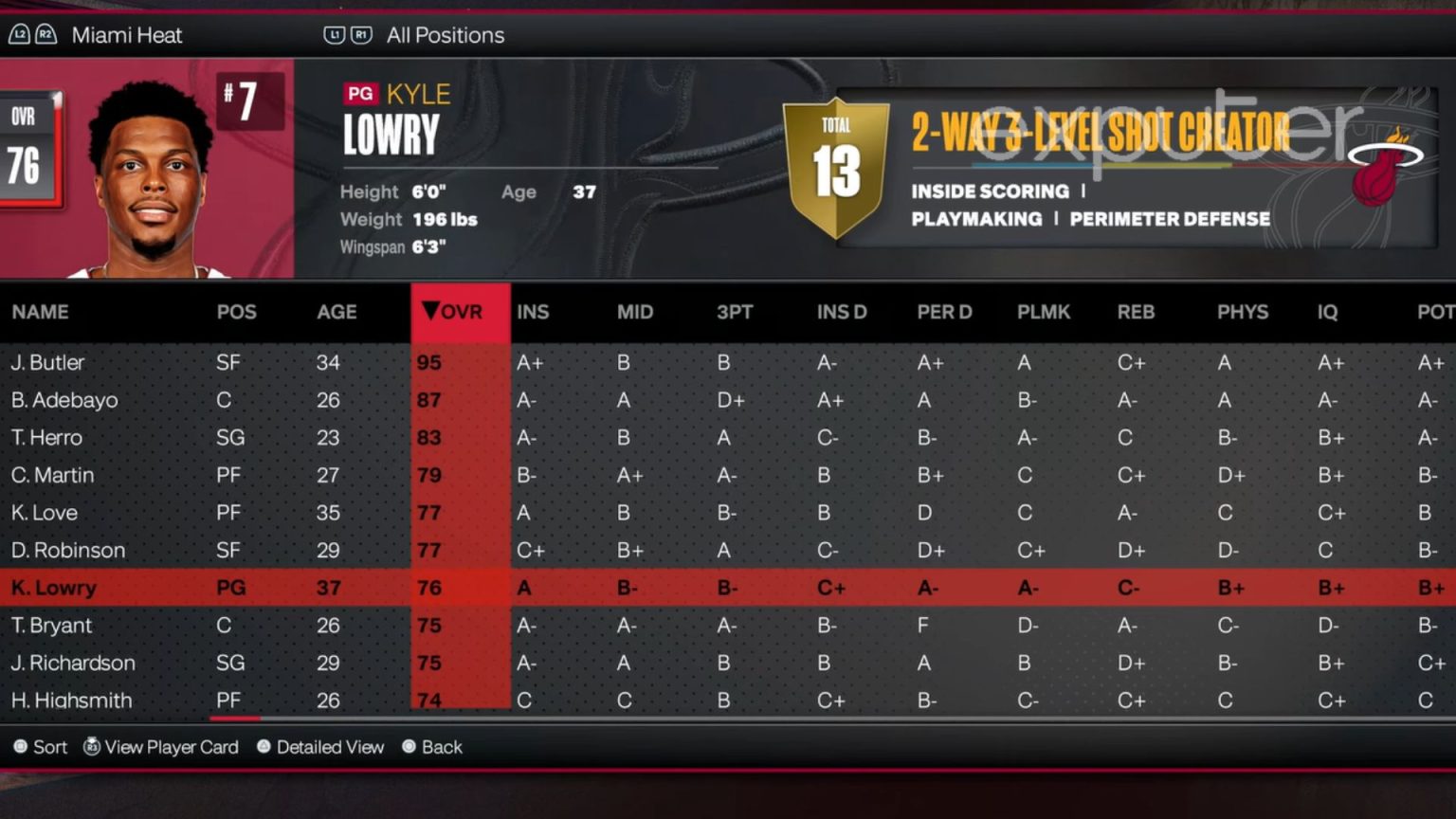Click the Sort control icon in bottom bar
This screenshot has height=819, width=1456.
tap(21, 747)
